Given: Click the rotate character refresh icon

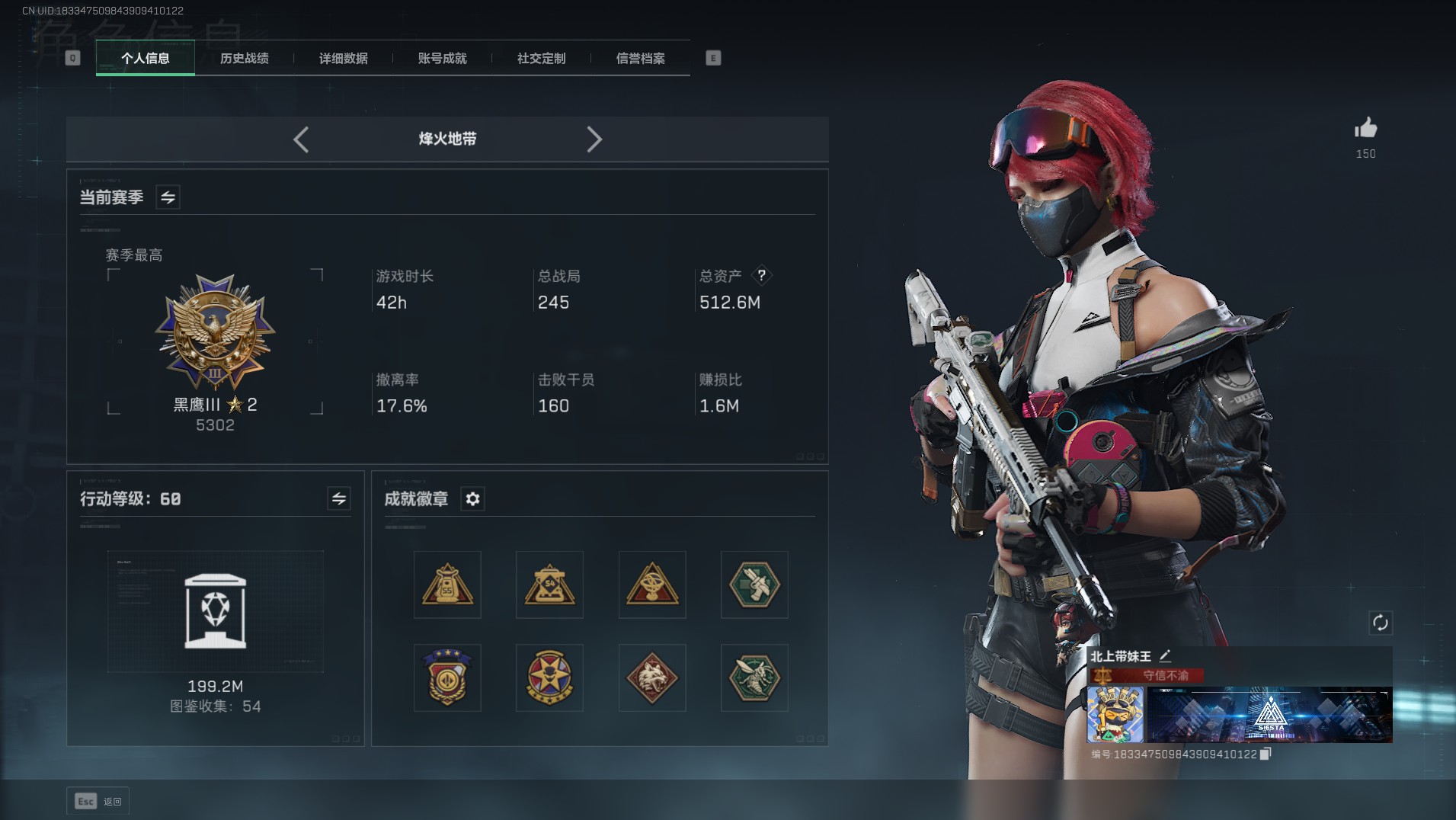Looking at the screenshot, I should 1380,623.
